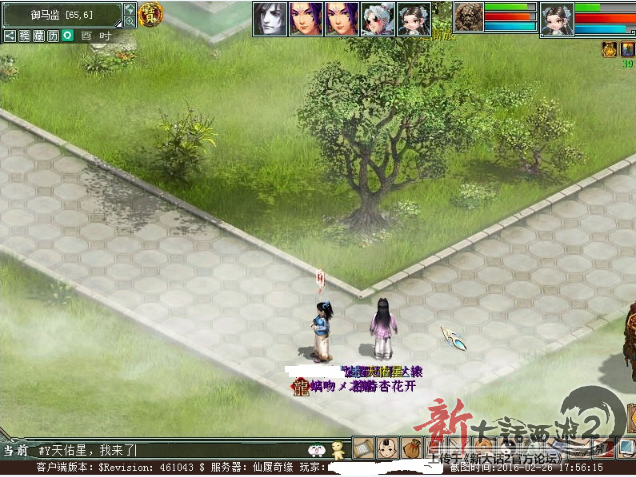Image resolution: width=636 pixels, height=477 pixels.
Task: Click the share icon under the location panel
Action: [x=9, y=35]
